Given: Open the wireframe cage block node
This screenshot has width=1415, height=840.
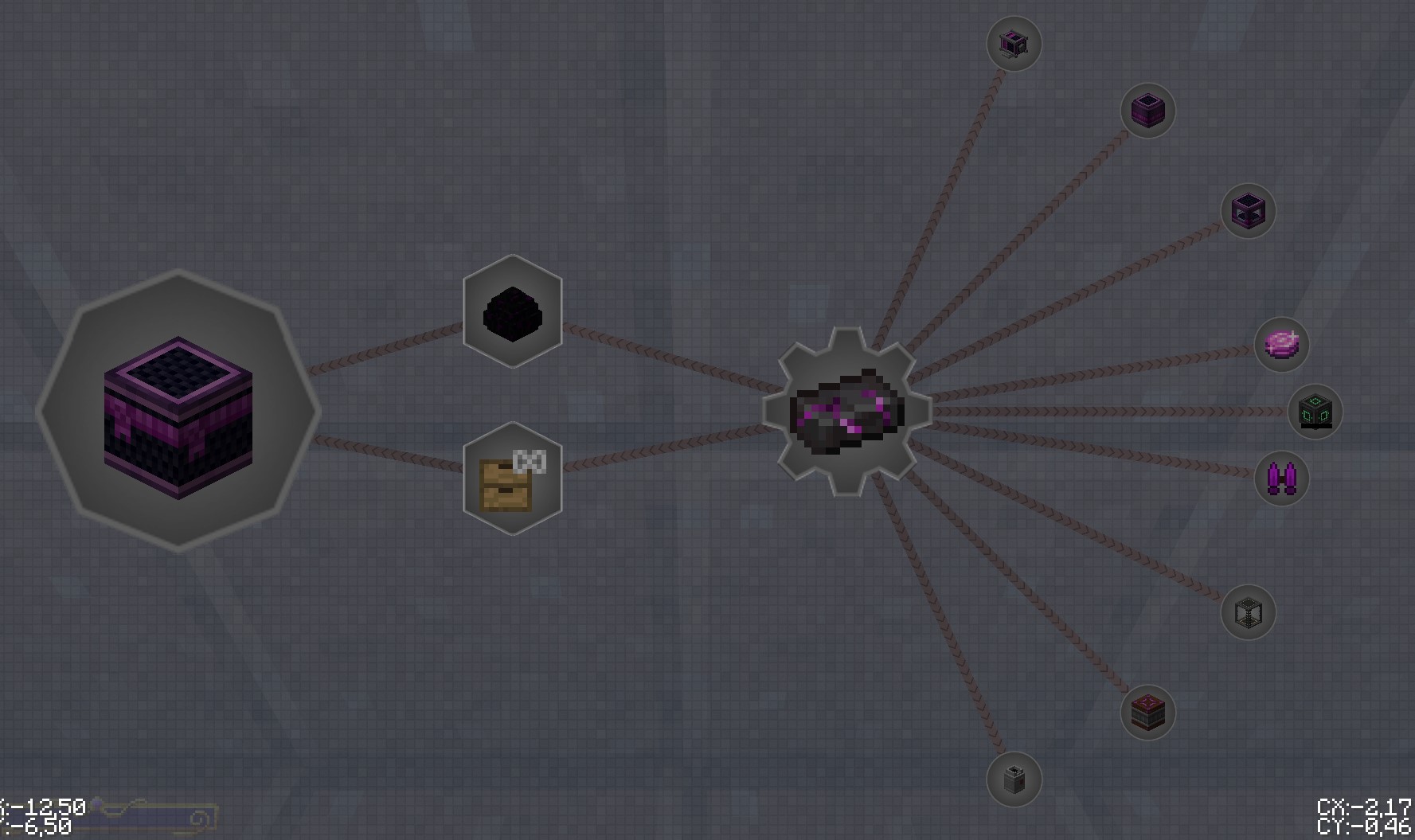Looking at the screenshot, I should point(1250,612).
